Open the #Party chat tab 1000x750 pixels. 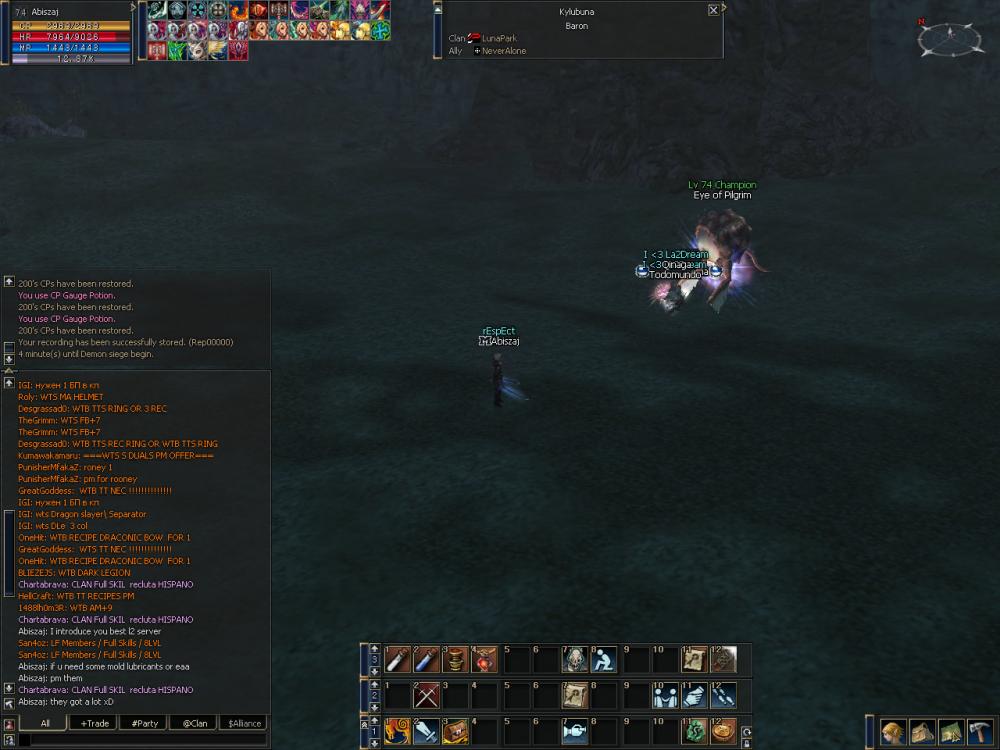tap(145, 723)
